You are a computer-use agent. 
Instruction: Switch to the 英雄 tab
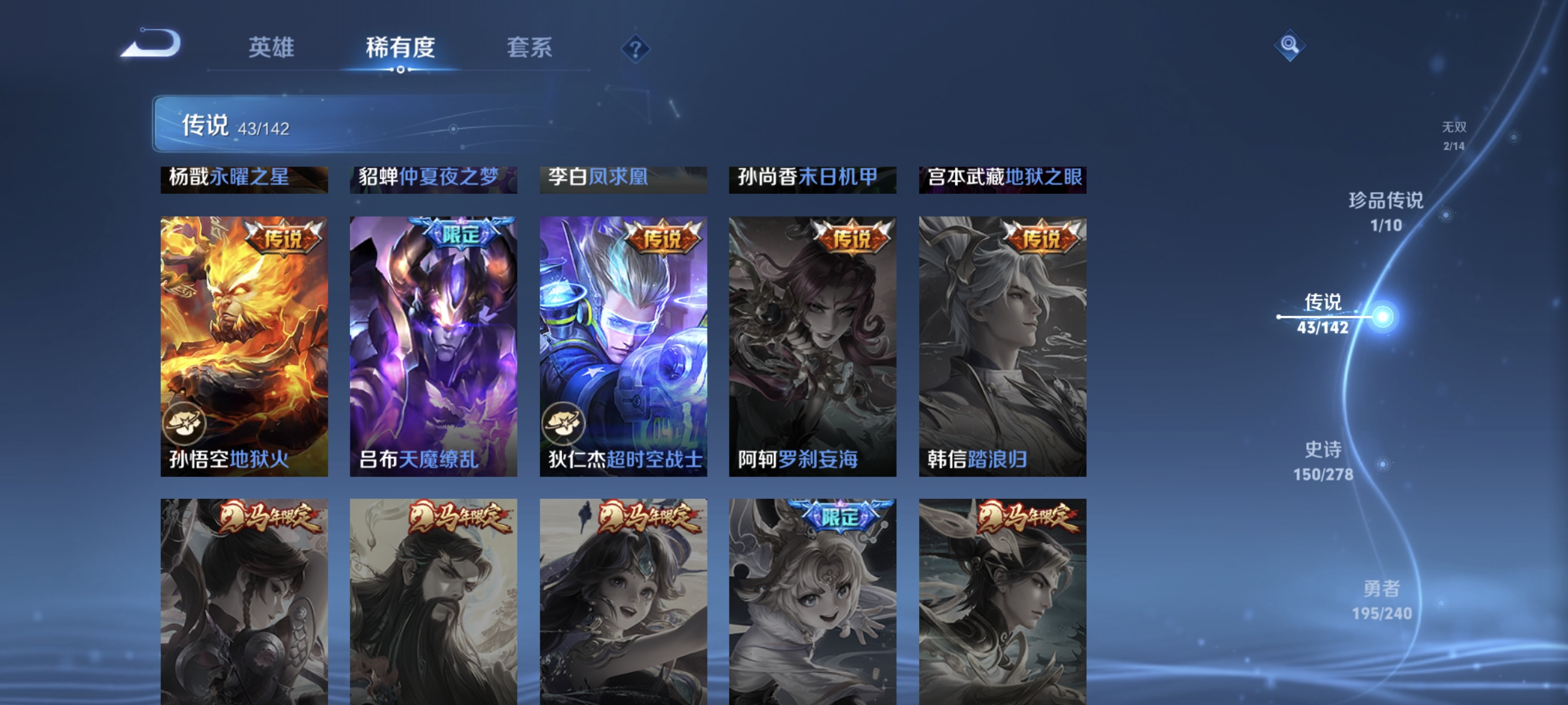click(272, 48)
